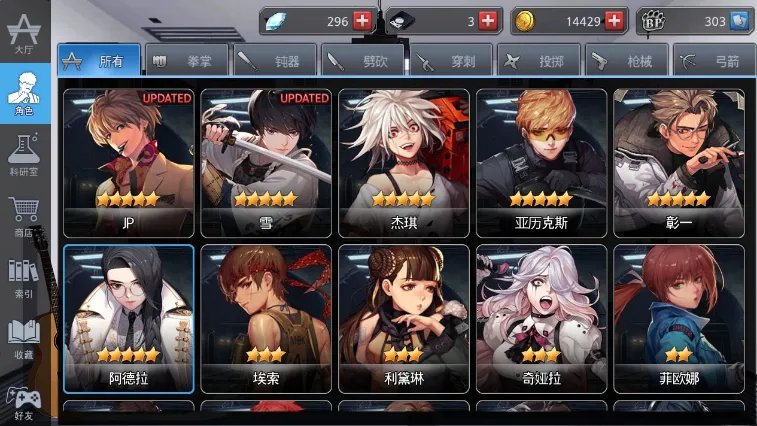Open the 索引 index menu
The height and width of the screenshot is (426, 757).
[24, 279]
